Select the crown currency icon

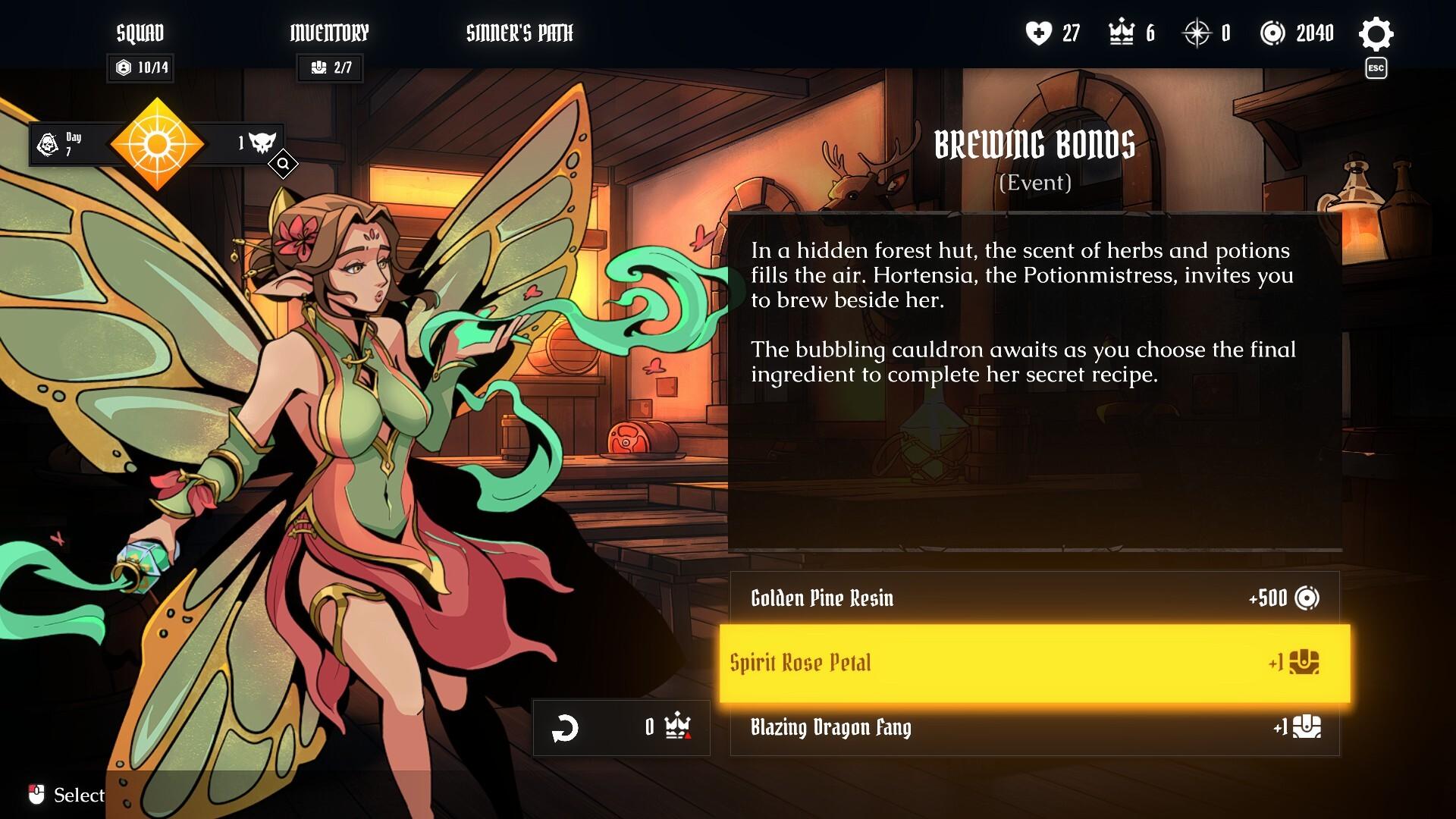[1122, 33]
